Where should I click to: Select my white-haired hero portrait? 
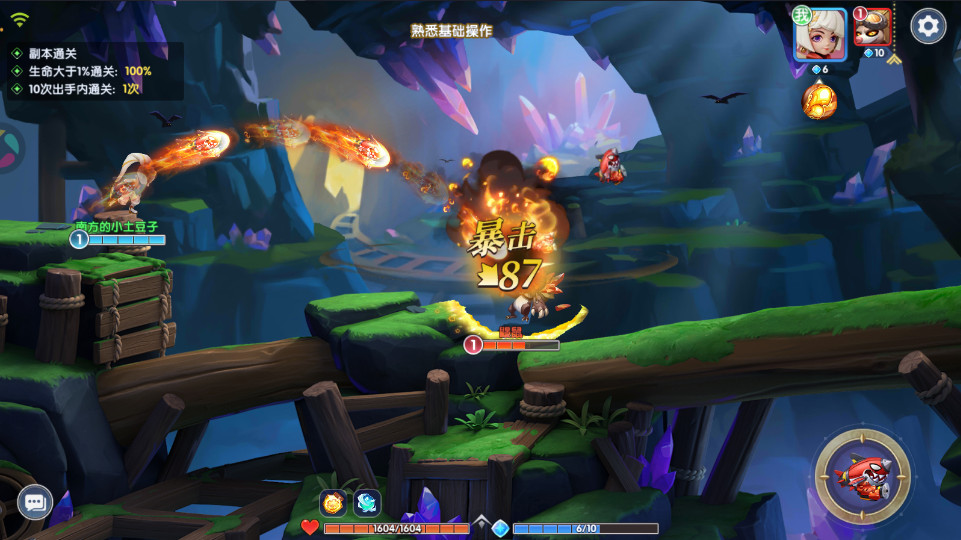(820, 35)
